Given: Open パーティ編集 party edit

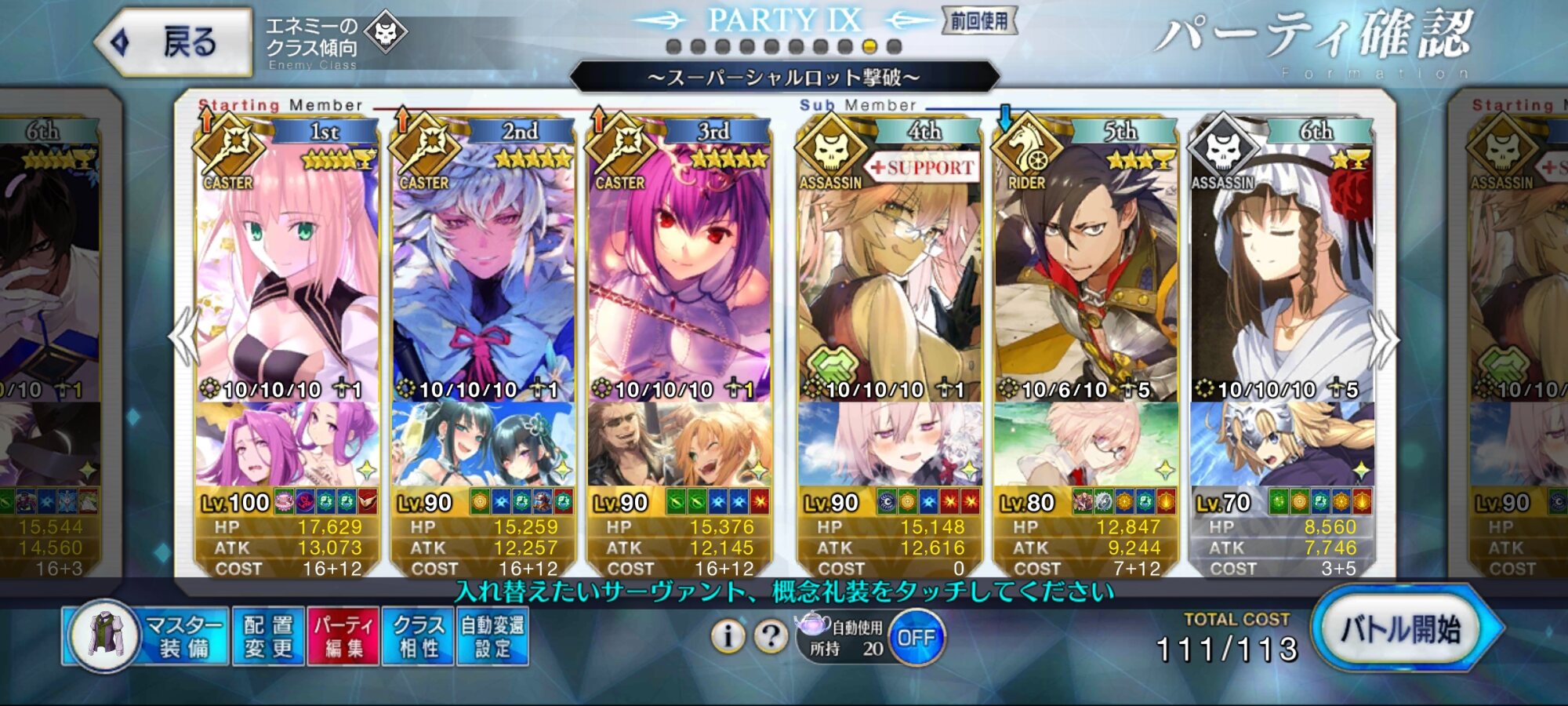Looking at the screenshot, I should tap(343, 636).
